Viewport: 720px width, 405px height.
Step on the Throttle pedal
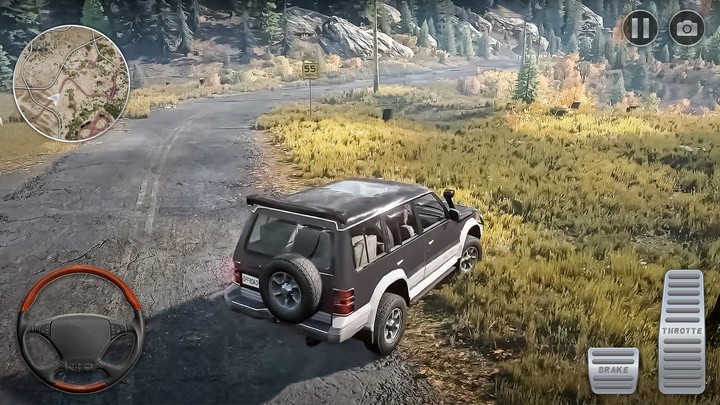(x=681, y=331)
